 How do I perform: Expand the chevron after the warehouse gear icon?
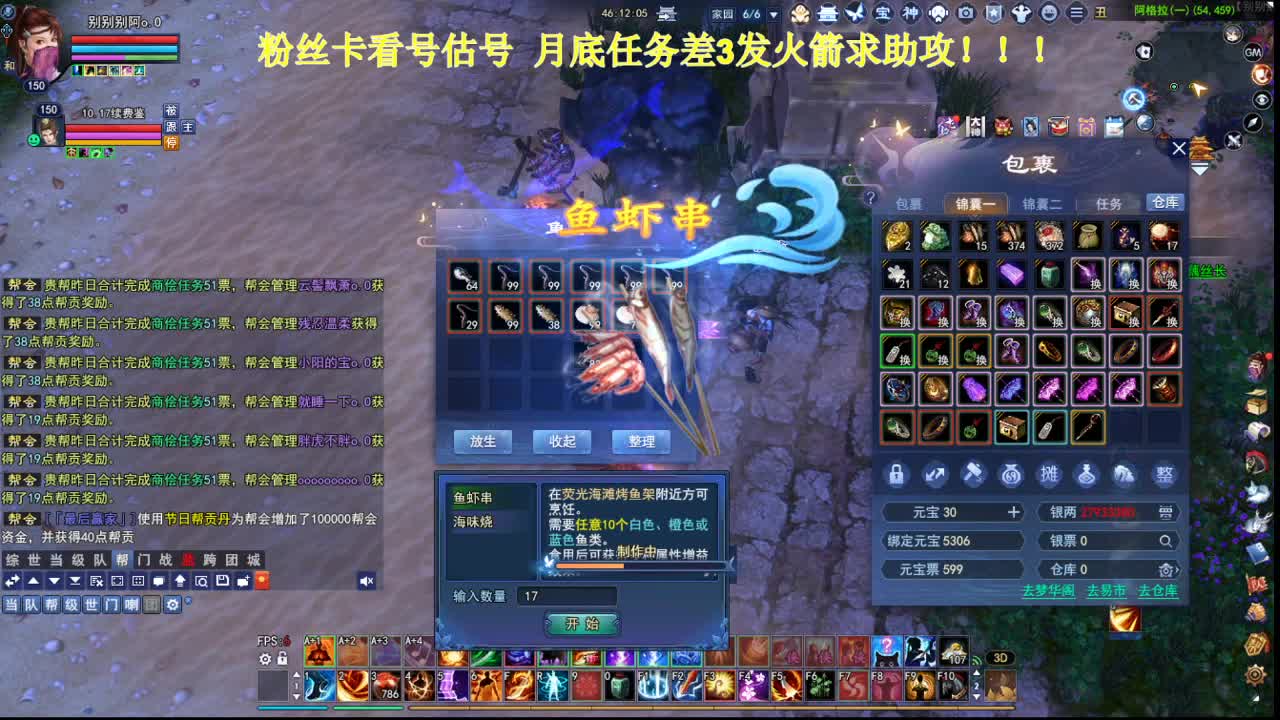click(1177, 570)
